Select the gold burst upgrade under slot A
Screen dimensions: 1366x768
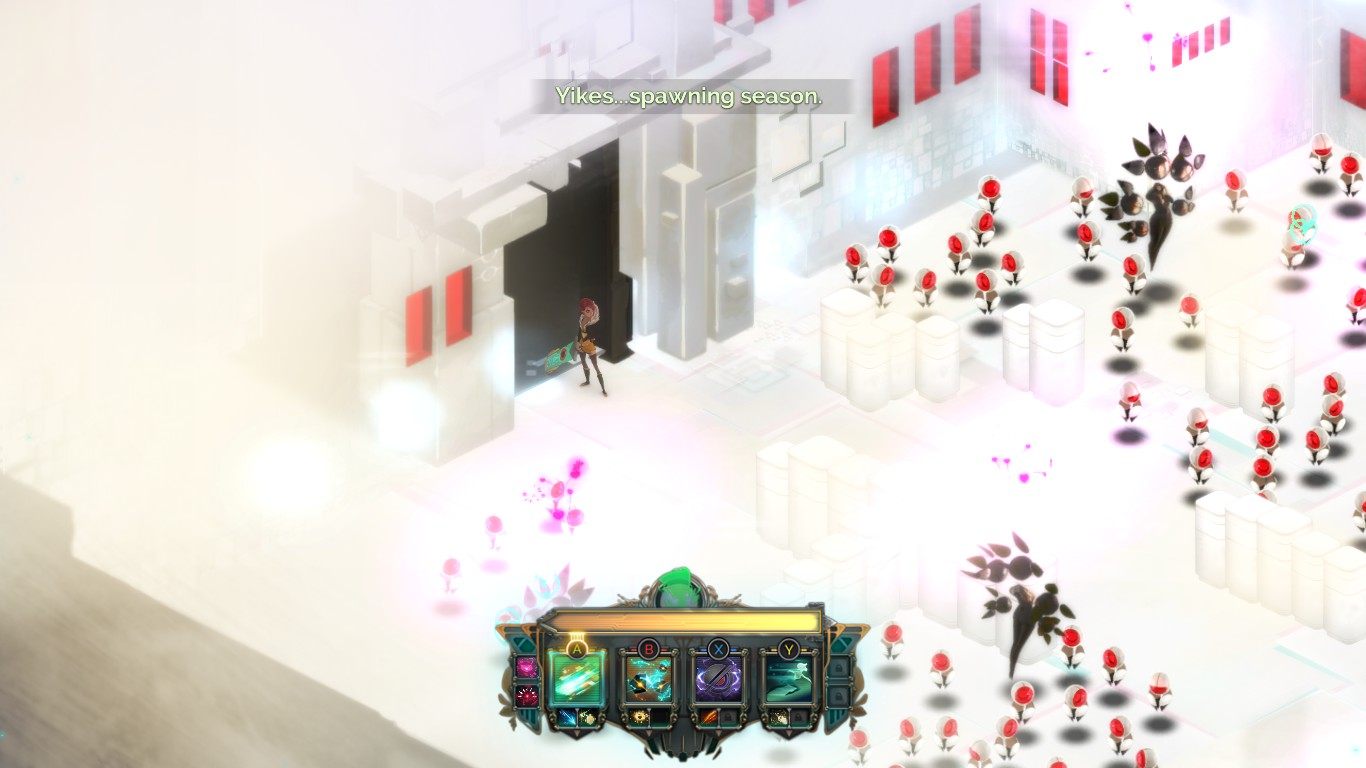[x=588, y=717]
